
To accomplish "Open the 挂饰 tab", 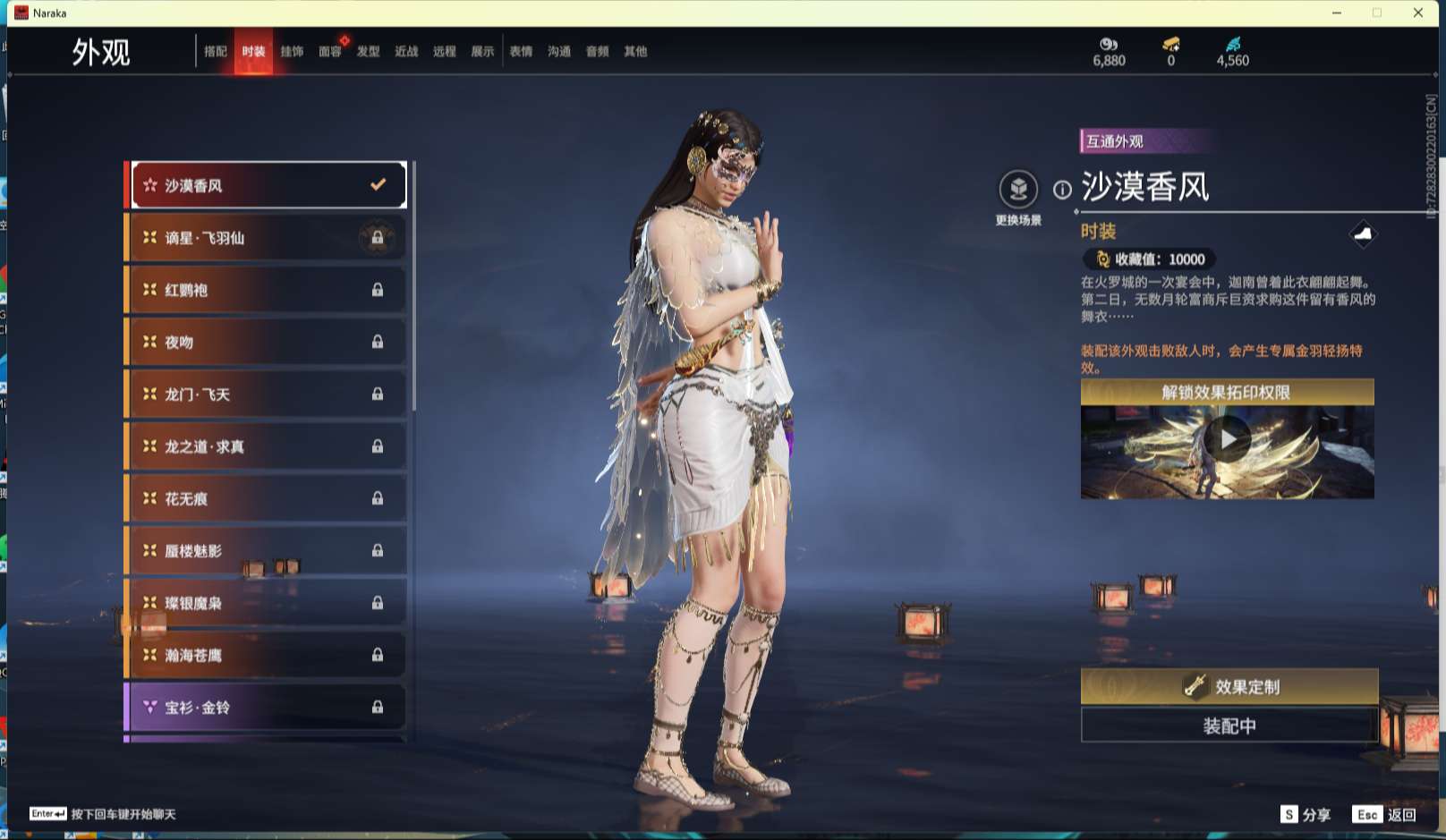I will (292, 52).
